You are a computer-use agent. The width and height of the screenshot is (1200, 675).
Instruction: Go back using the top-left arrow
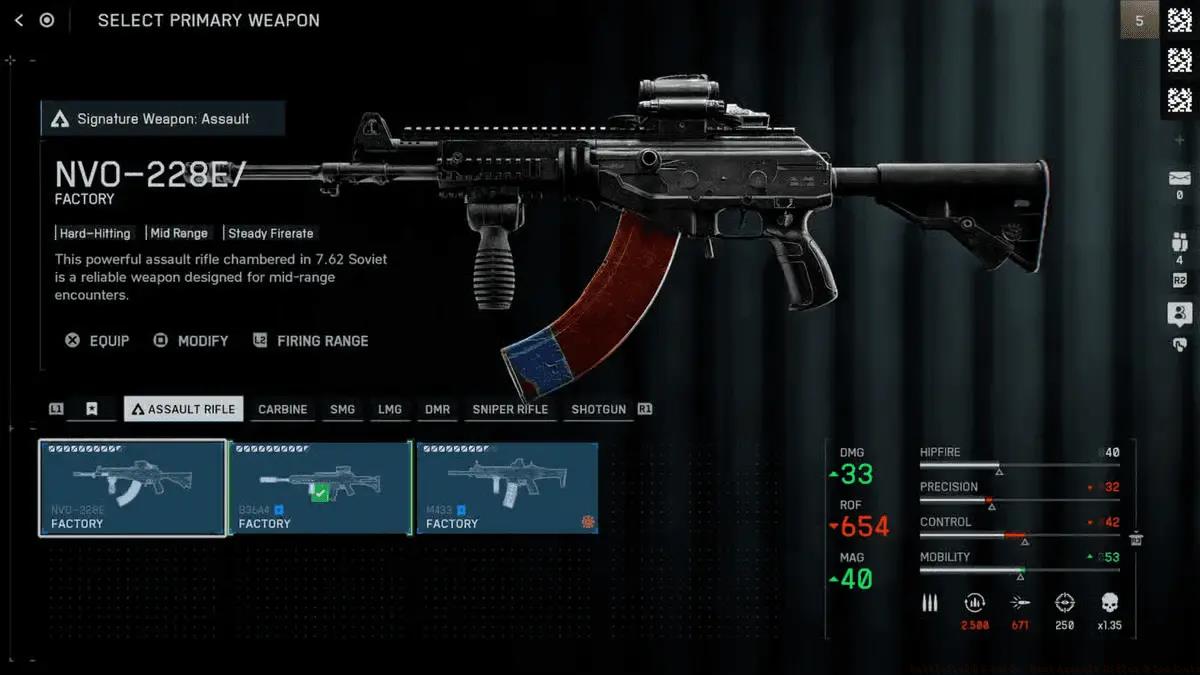[19, 20]
